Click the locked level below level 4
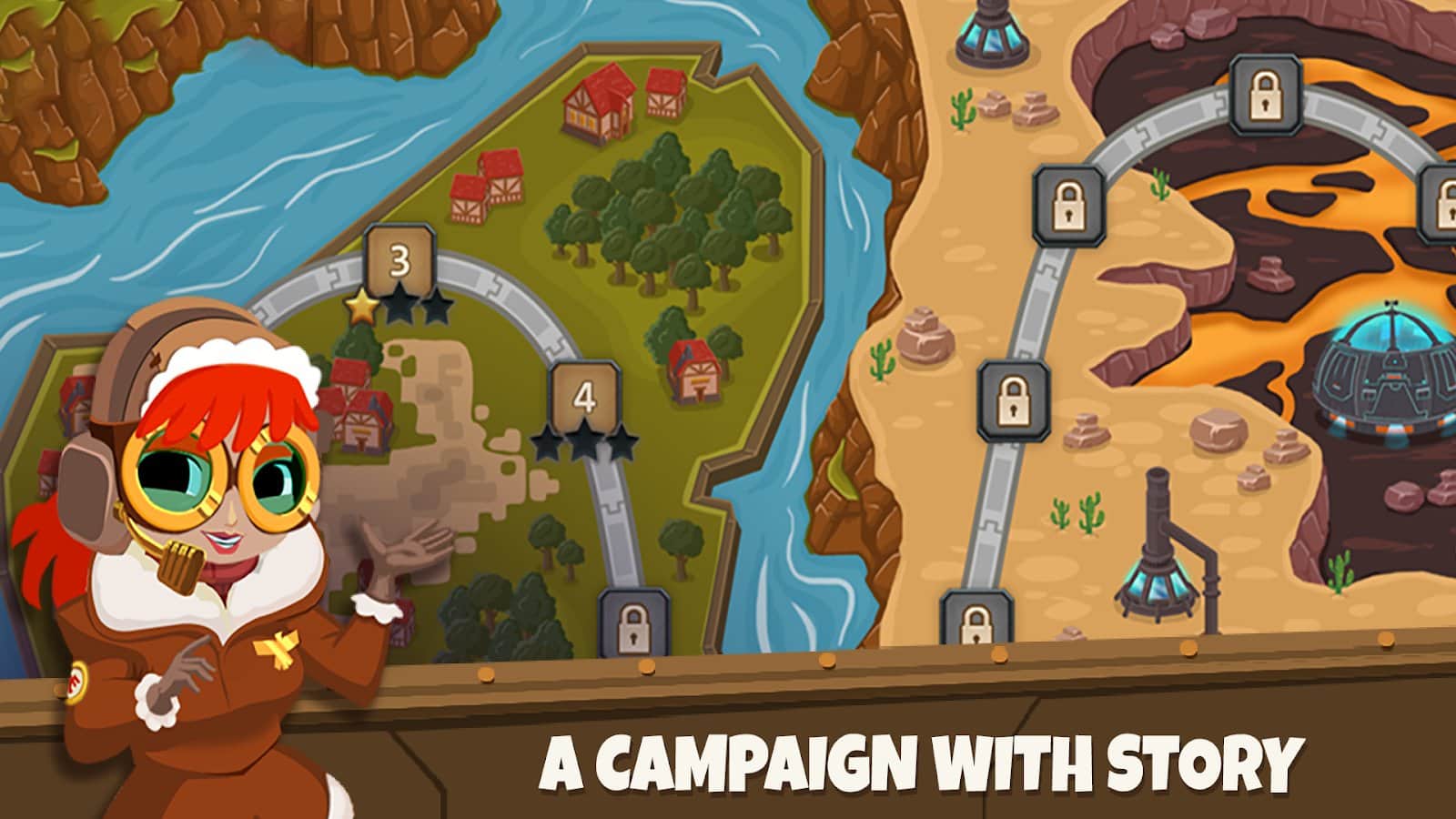The image size is (1456, 819). [634, 626]
